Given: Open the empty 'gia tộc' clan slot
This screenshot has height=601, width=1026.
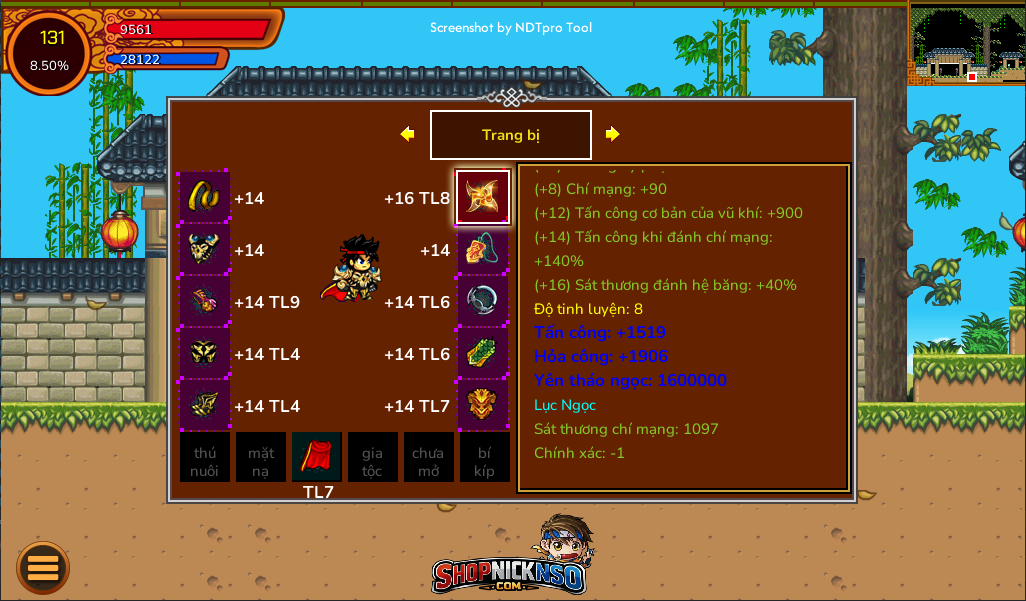Looking at the screenshot, I should (x=372, y=458).
